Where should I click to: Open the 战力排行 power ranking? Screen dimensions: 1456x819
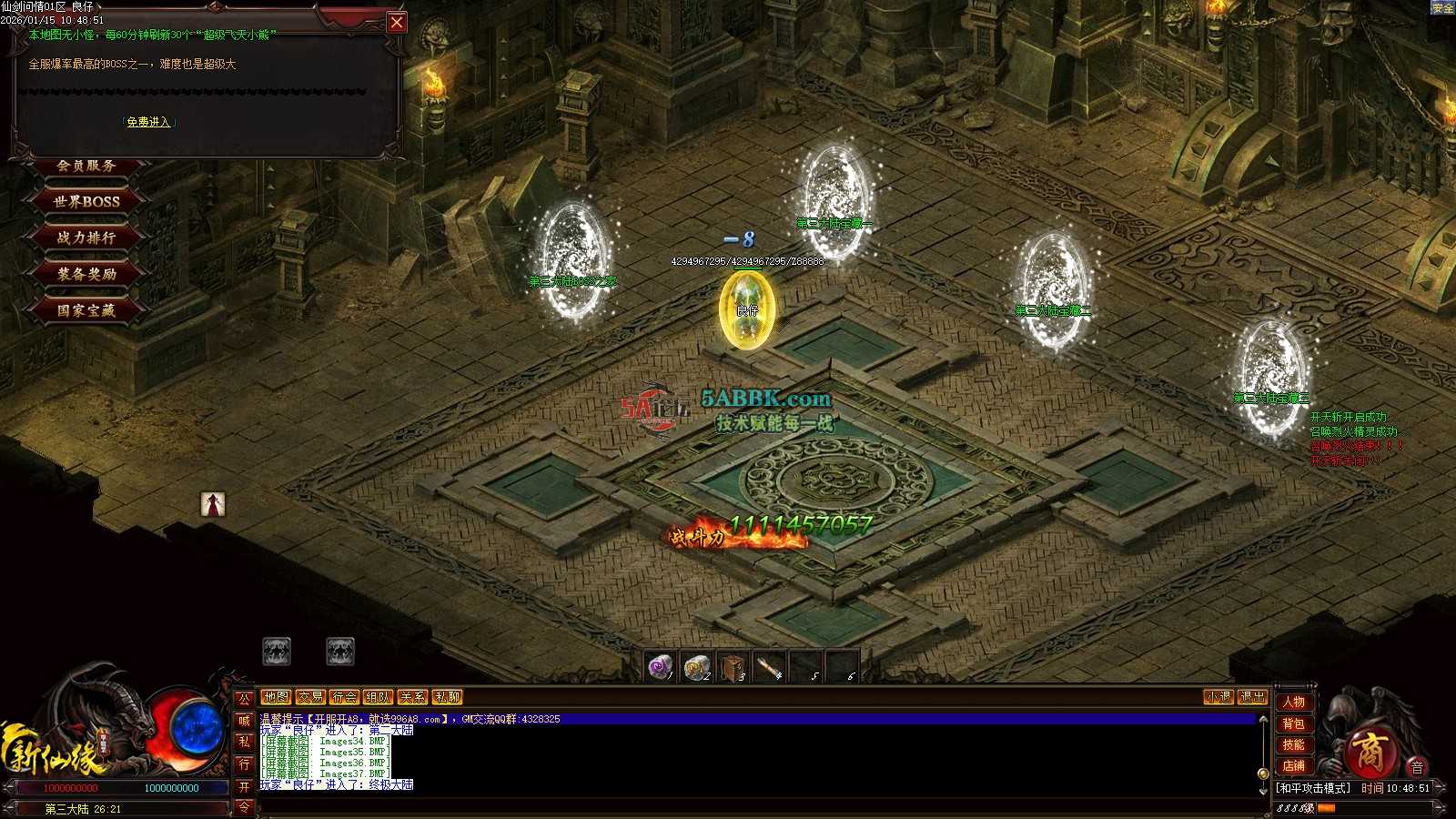point(86,238)
